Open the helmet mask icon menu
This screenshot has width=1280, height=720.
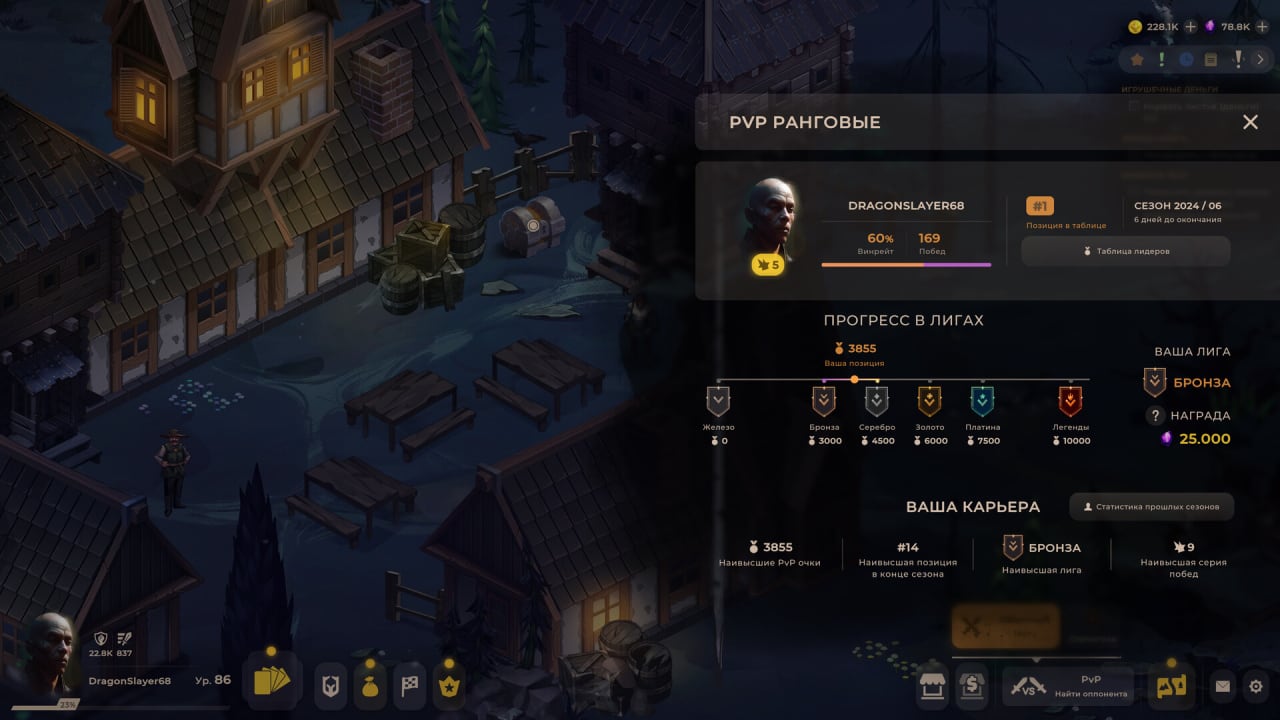(331, 685)
